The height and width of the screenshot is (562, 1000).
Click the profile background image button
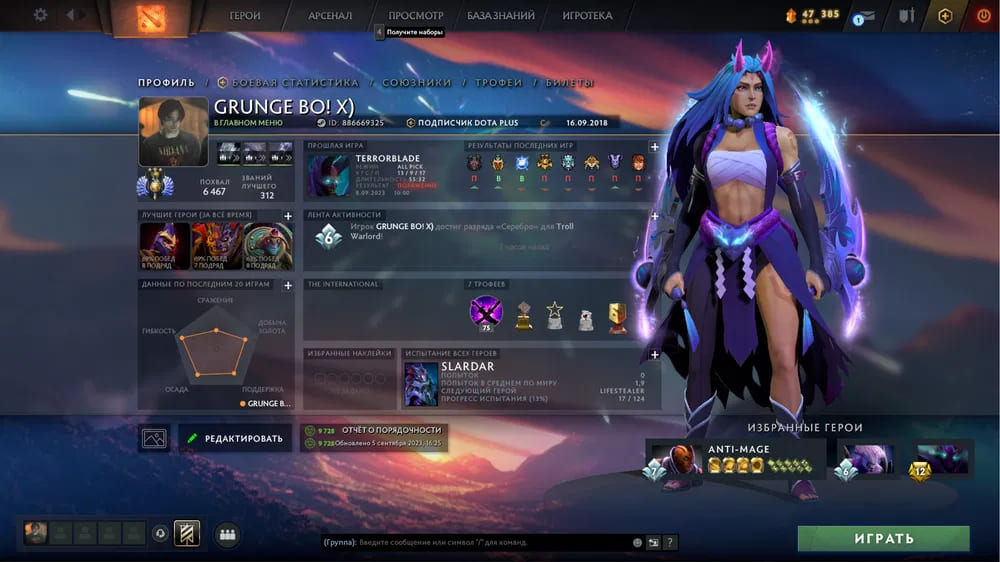tap(154, 438)
